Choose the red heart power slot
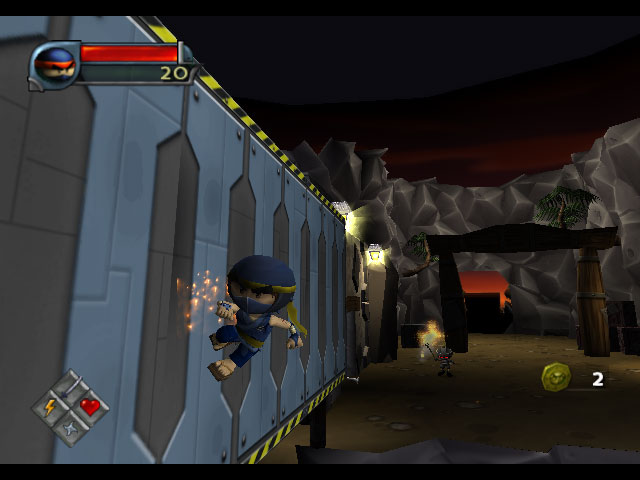The image size is (640, 480). pyautogui.click(x=90, y=406)
